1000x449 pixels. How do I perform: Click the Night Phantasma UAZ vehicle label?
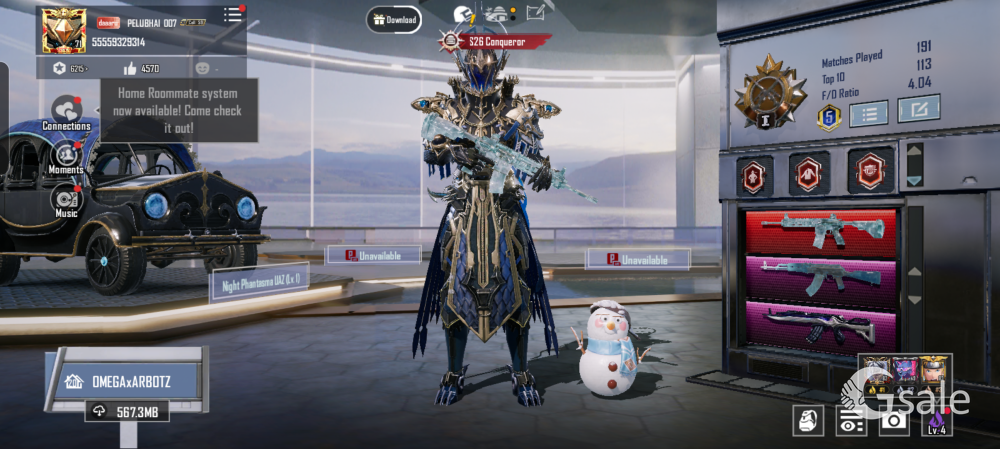coord(258,282)
